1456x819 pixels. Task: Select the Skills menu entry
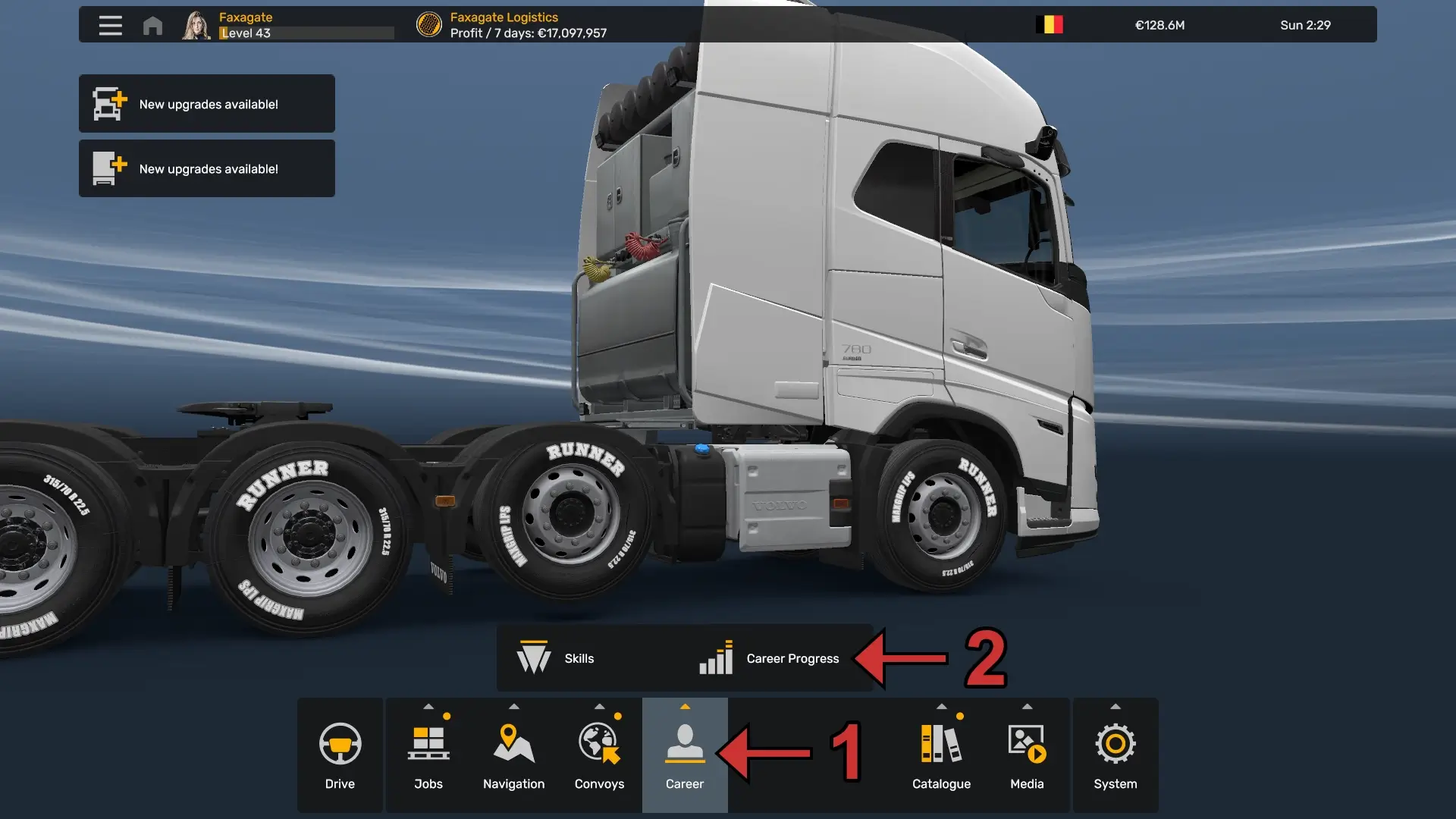point(557,658)
